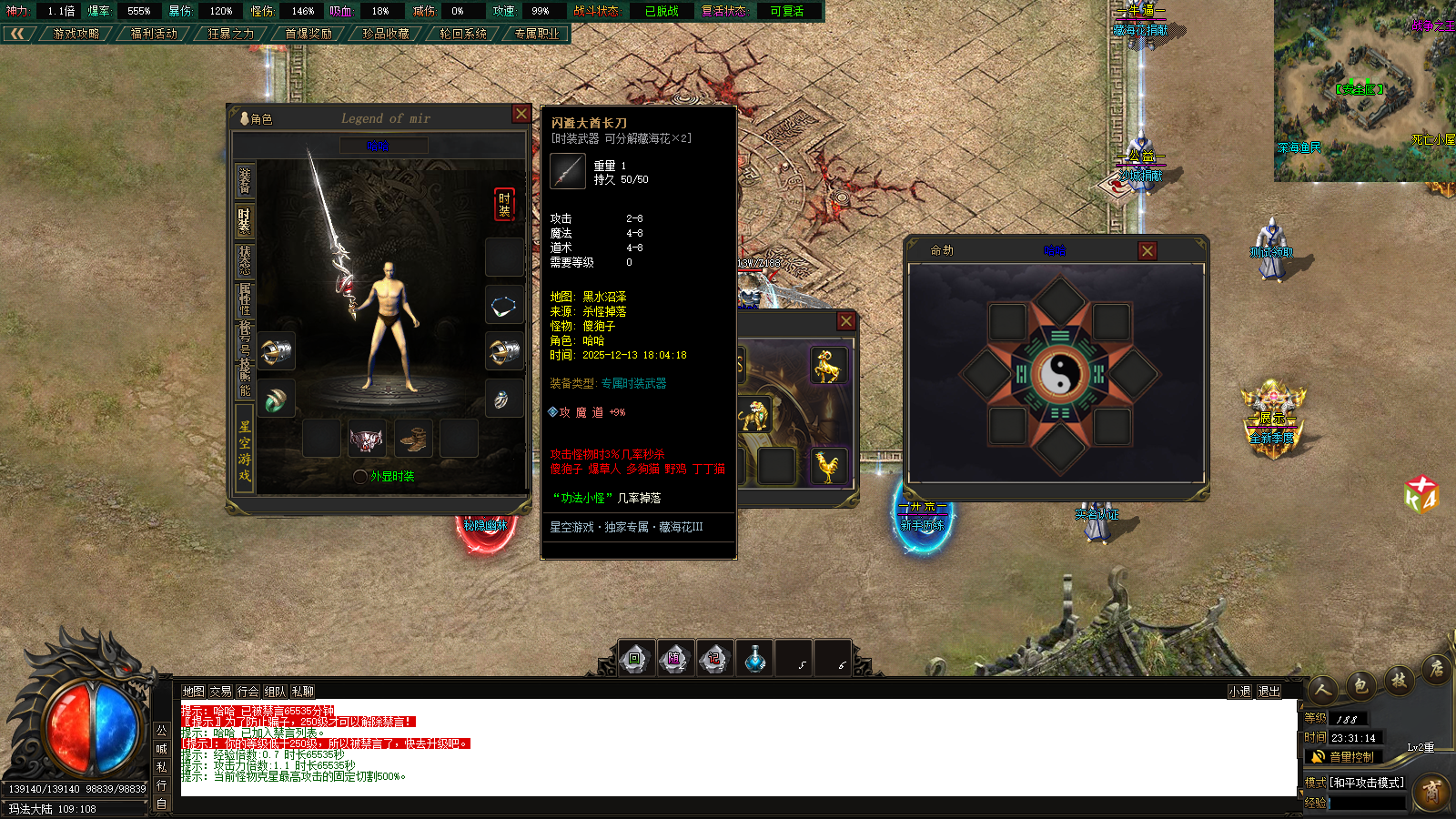Open the 状态 status tab
Screen dimensions: 1456x819
(x=244, y=260)
